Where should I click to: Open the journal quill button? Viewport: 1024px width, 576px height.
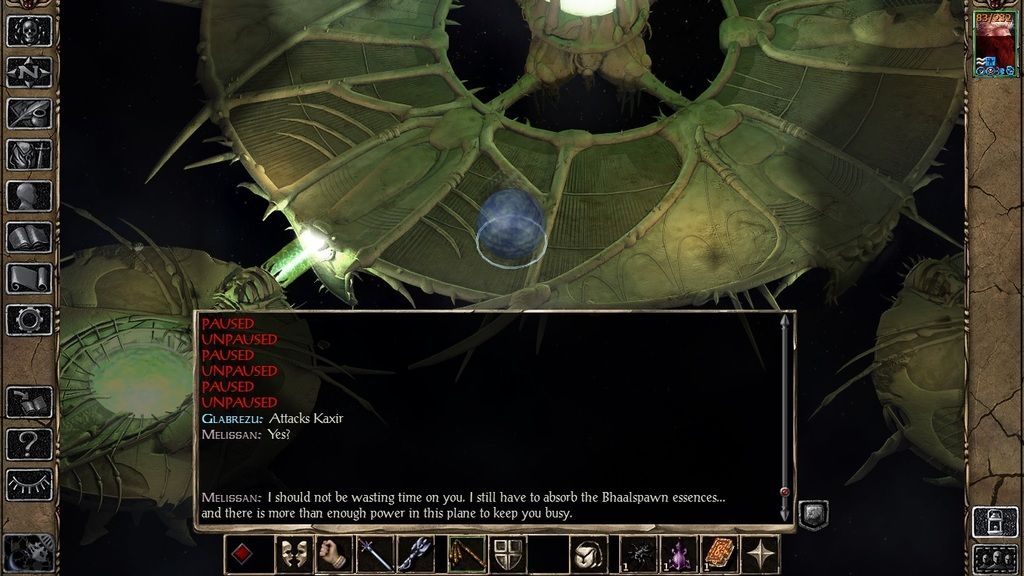click(x=29, y=113)
